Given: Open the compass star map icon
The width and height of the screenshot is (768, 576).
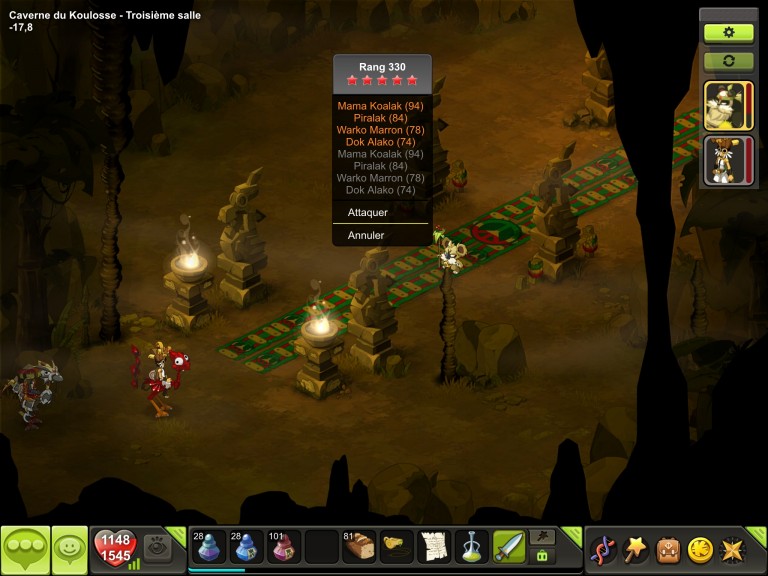Looking at the screenshot, I should (732, 548).
